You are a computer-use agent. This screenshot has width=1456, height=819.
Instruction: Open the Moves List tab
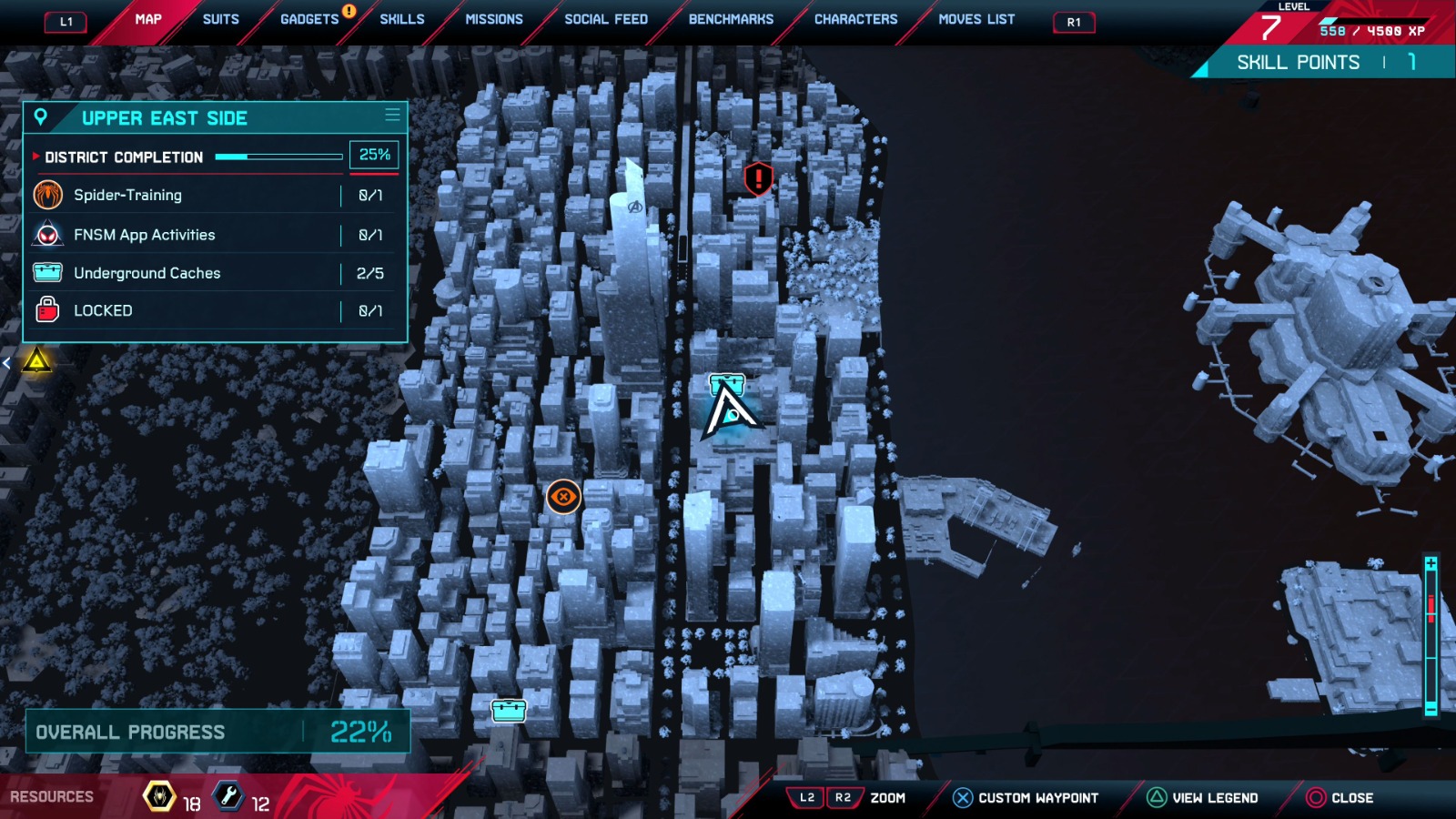tap(976, 19)
